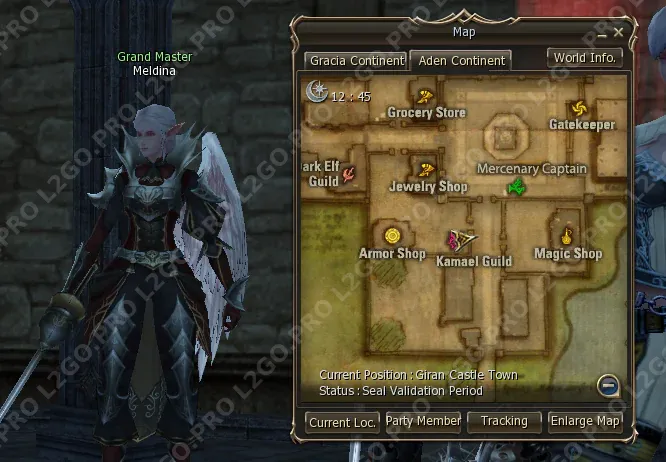Select the Grocery Store map marker

(x=425, y=97)
